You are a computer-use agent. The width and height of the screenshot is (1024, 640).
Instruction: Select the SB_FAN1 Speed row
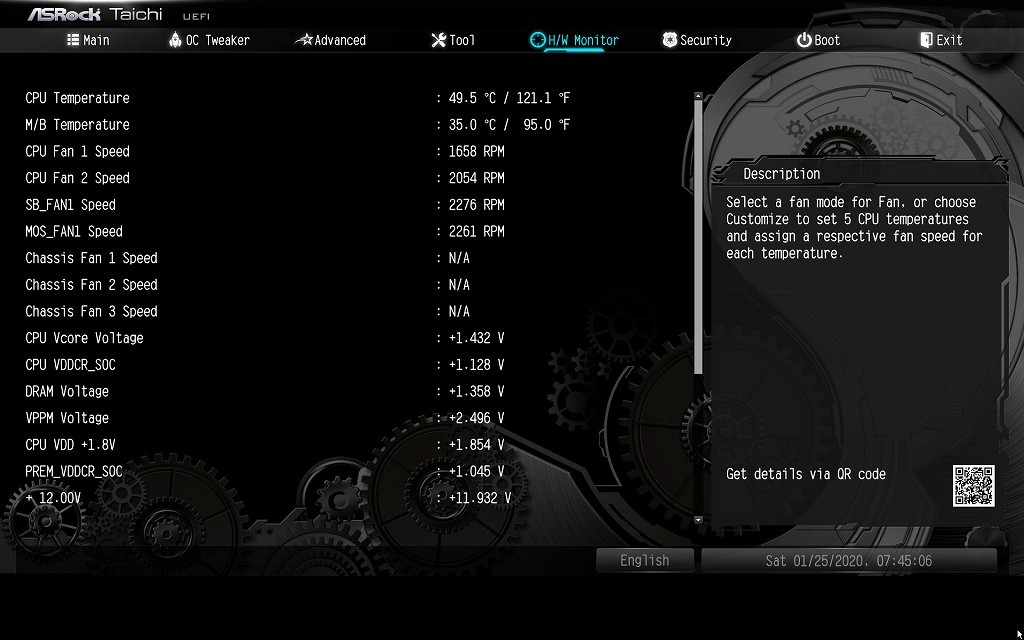pos(70,205)
